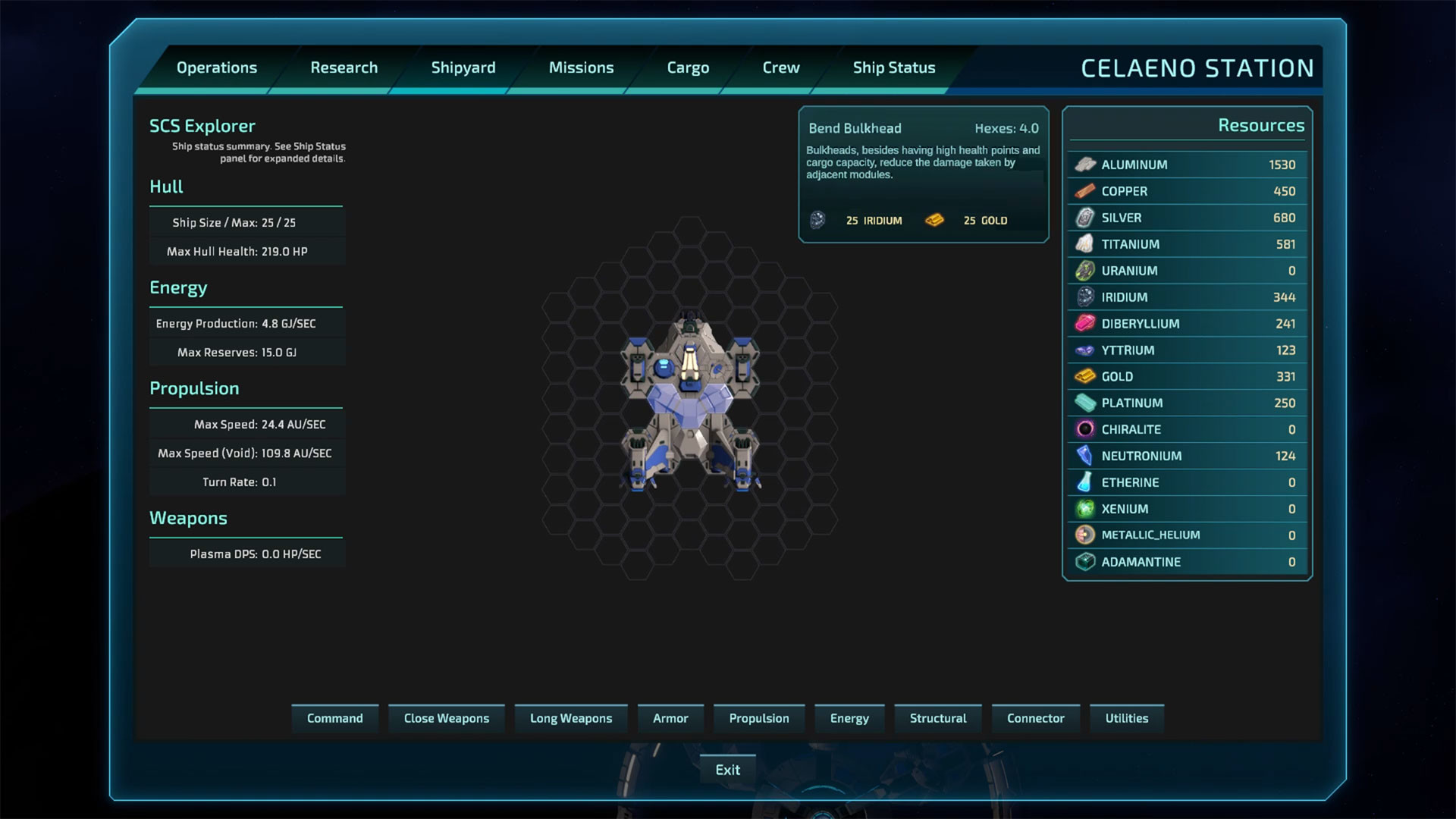Click the Gold cost icon in Bend Bulkhead tooltip
The image size is (1456, 819).
935,220
